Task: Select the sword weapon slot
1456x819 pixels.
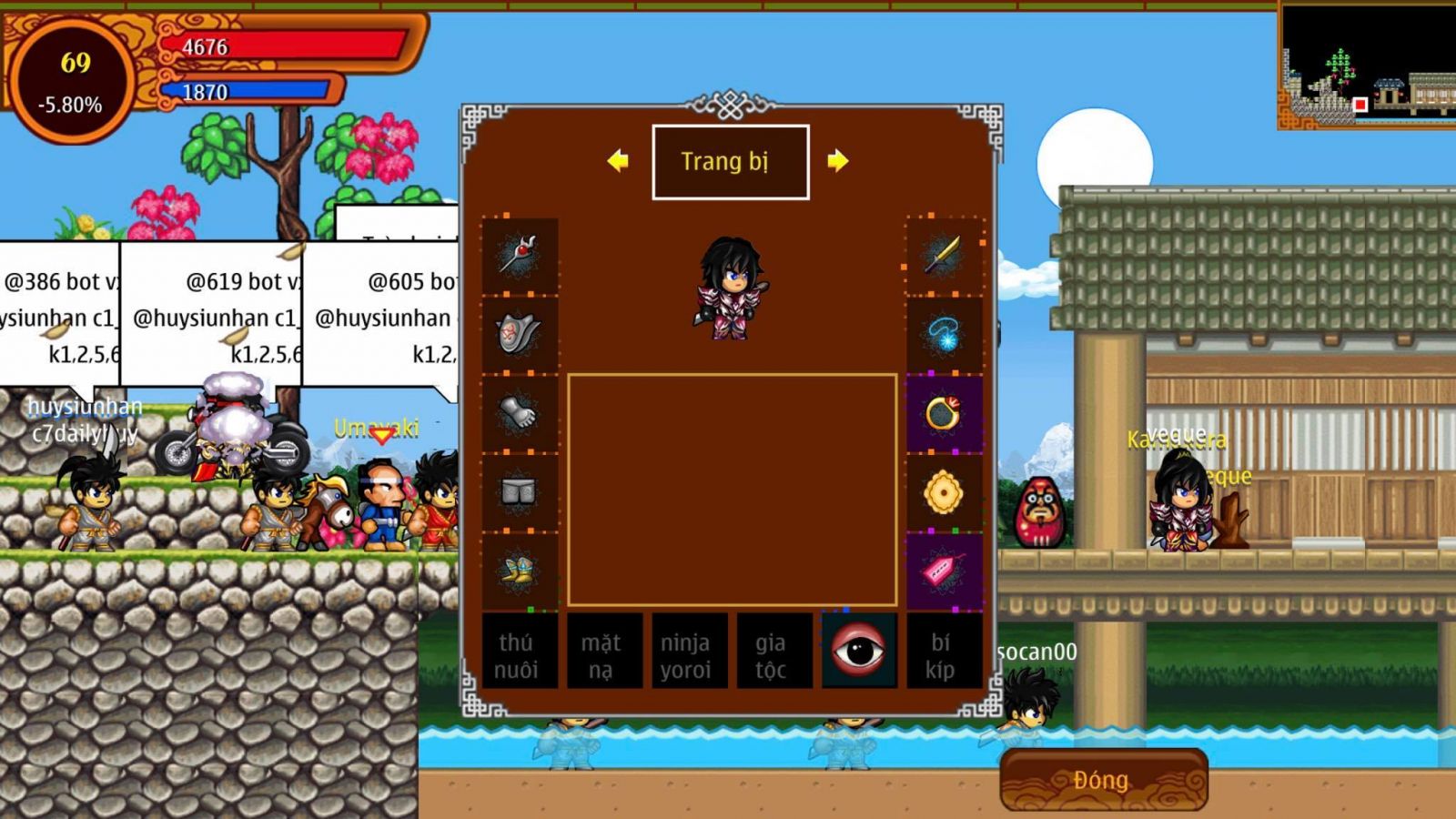Action: [x=944, y=256]
